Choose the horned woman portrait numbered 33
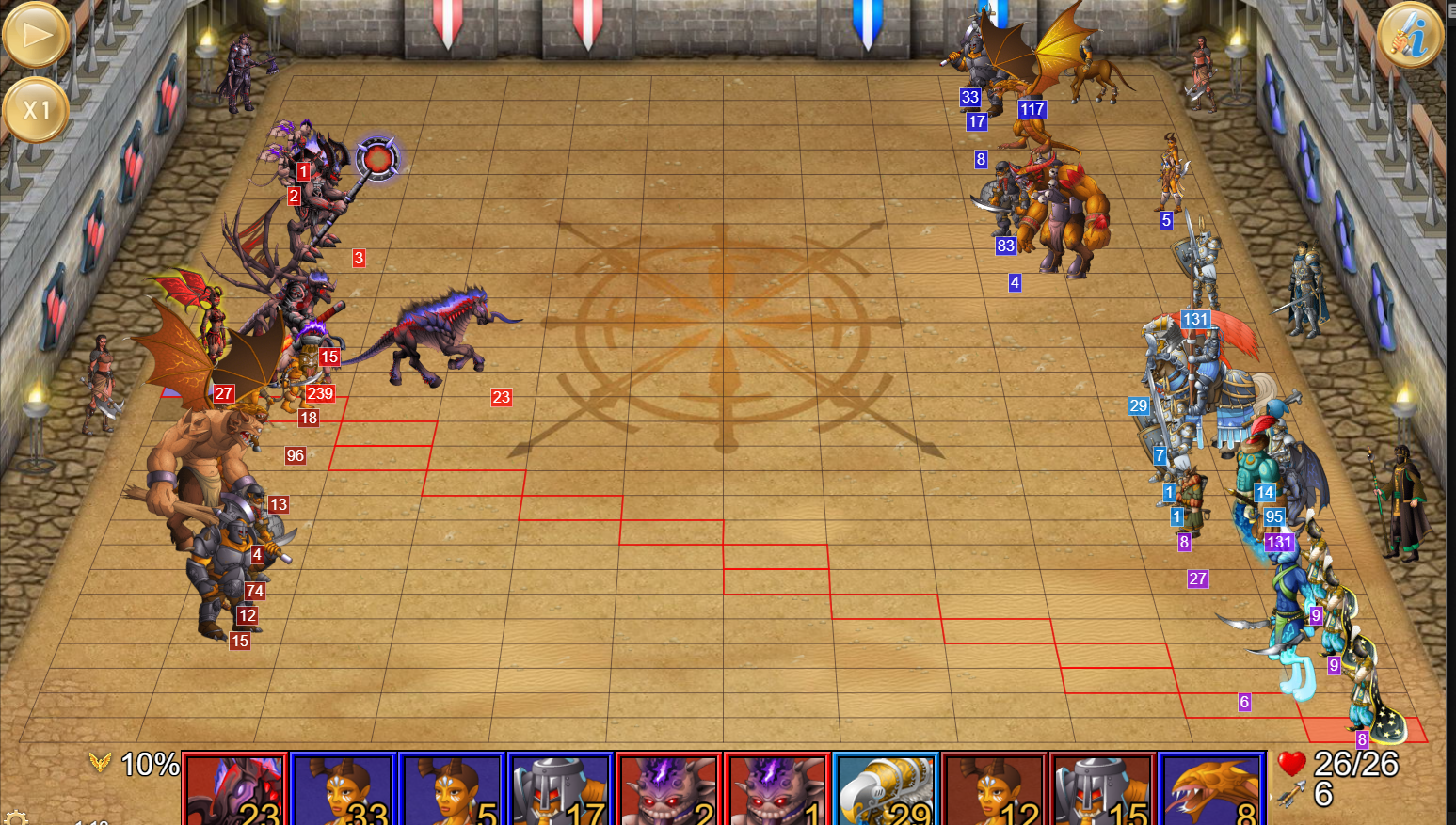The image size is (1456, 825). (x=344, y=790)
